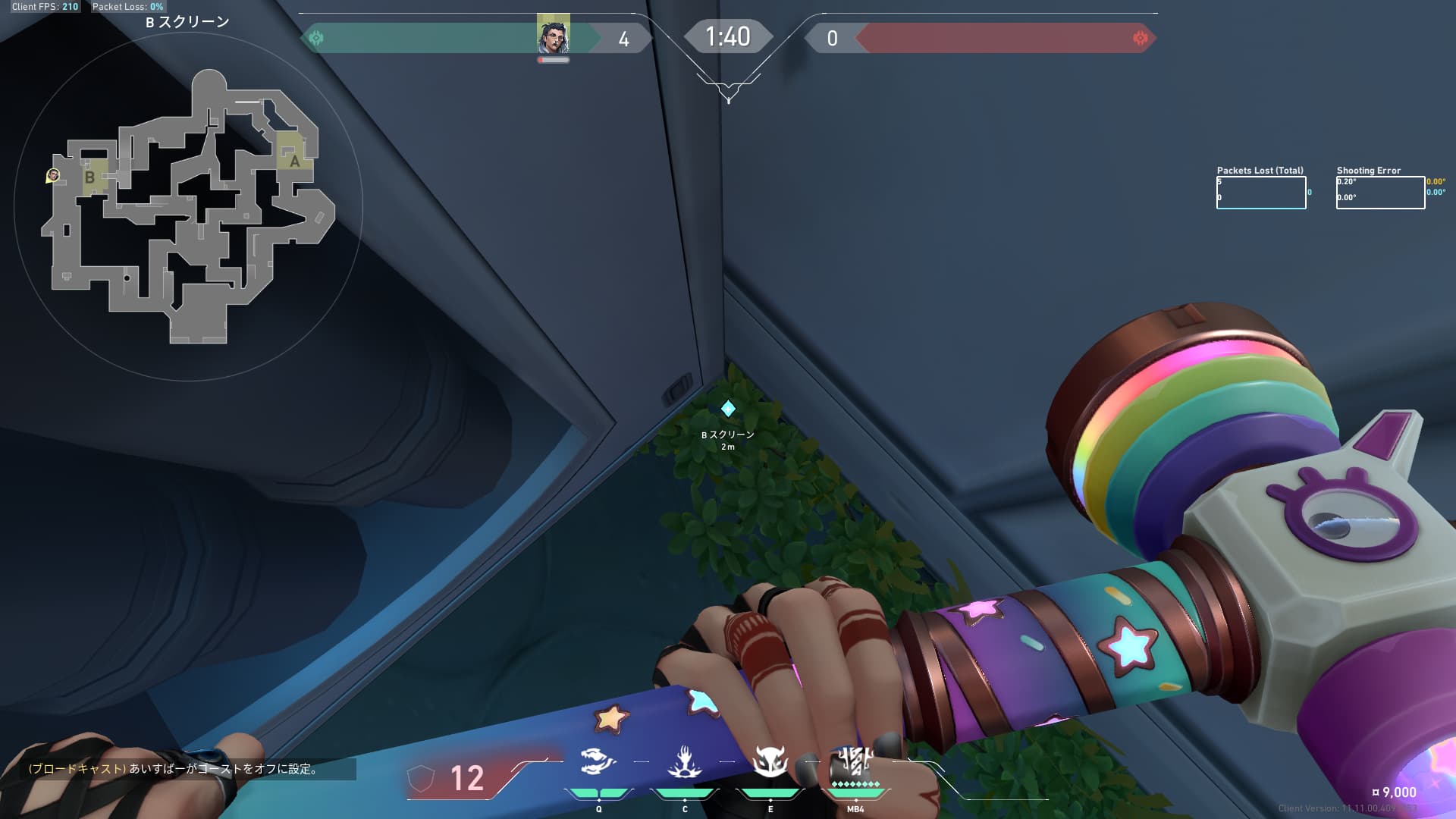
Task: Click the player icon on the minimap
Action: pyautogui.click(x=52, y=176)
